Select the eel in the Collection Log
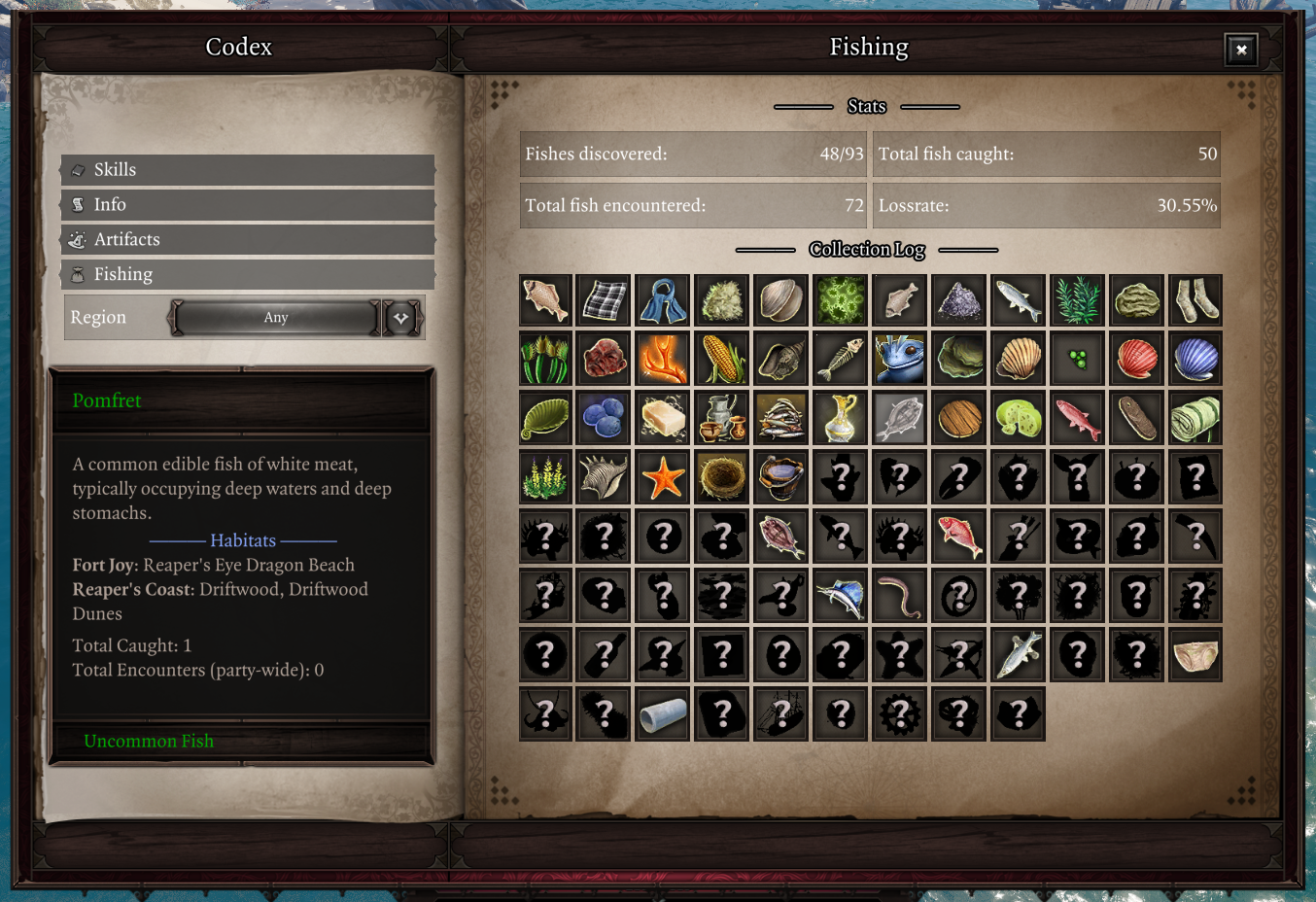The width and height of the screenshot is (1316, 902). [x=899, y=596]
